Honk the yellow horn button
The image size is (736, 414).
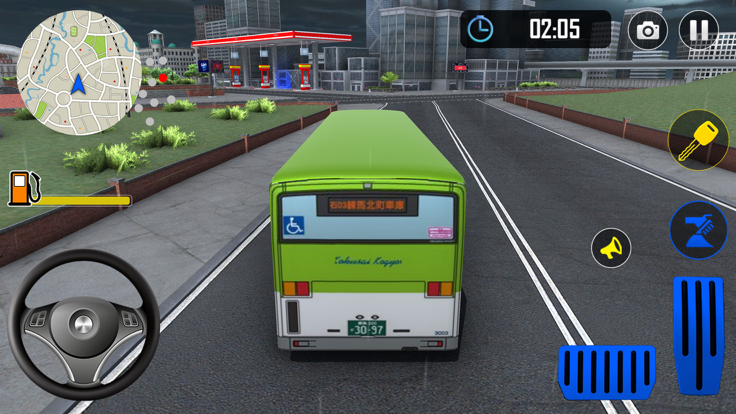(x=611, y=247)
